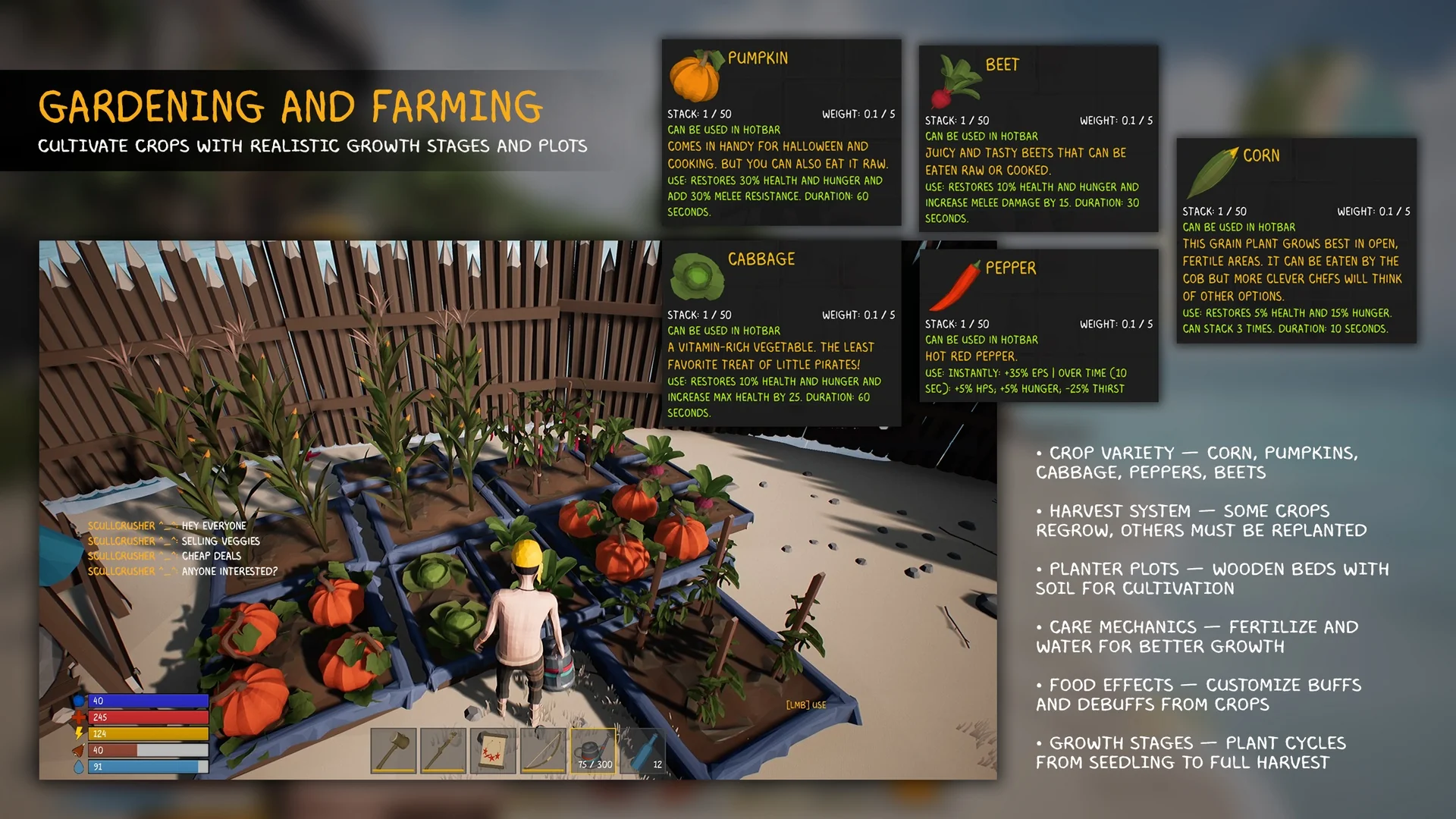Pick the blue bottle hotbar slot
The image size is (1456, 819).
pyautogui.click(x=643, y=750)
